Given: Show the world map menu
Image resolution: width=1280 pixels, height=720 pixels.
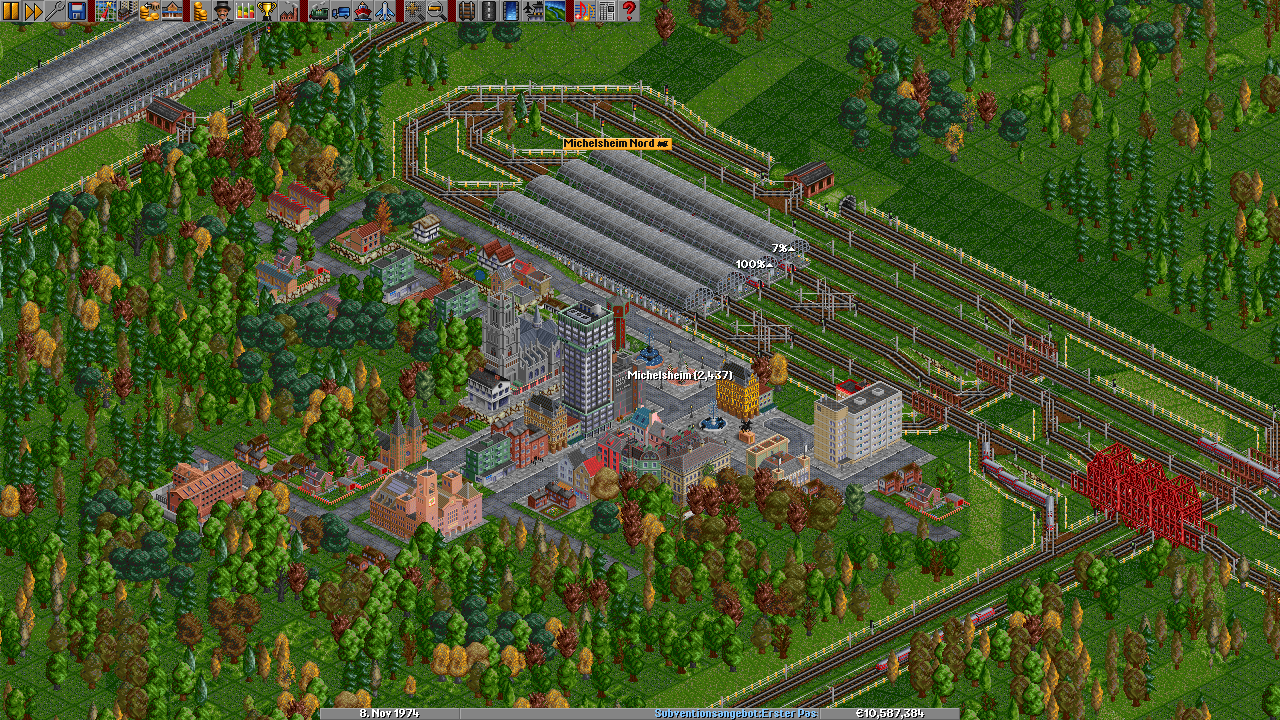Looking at the screenshot, I should [106, 11].
